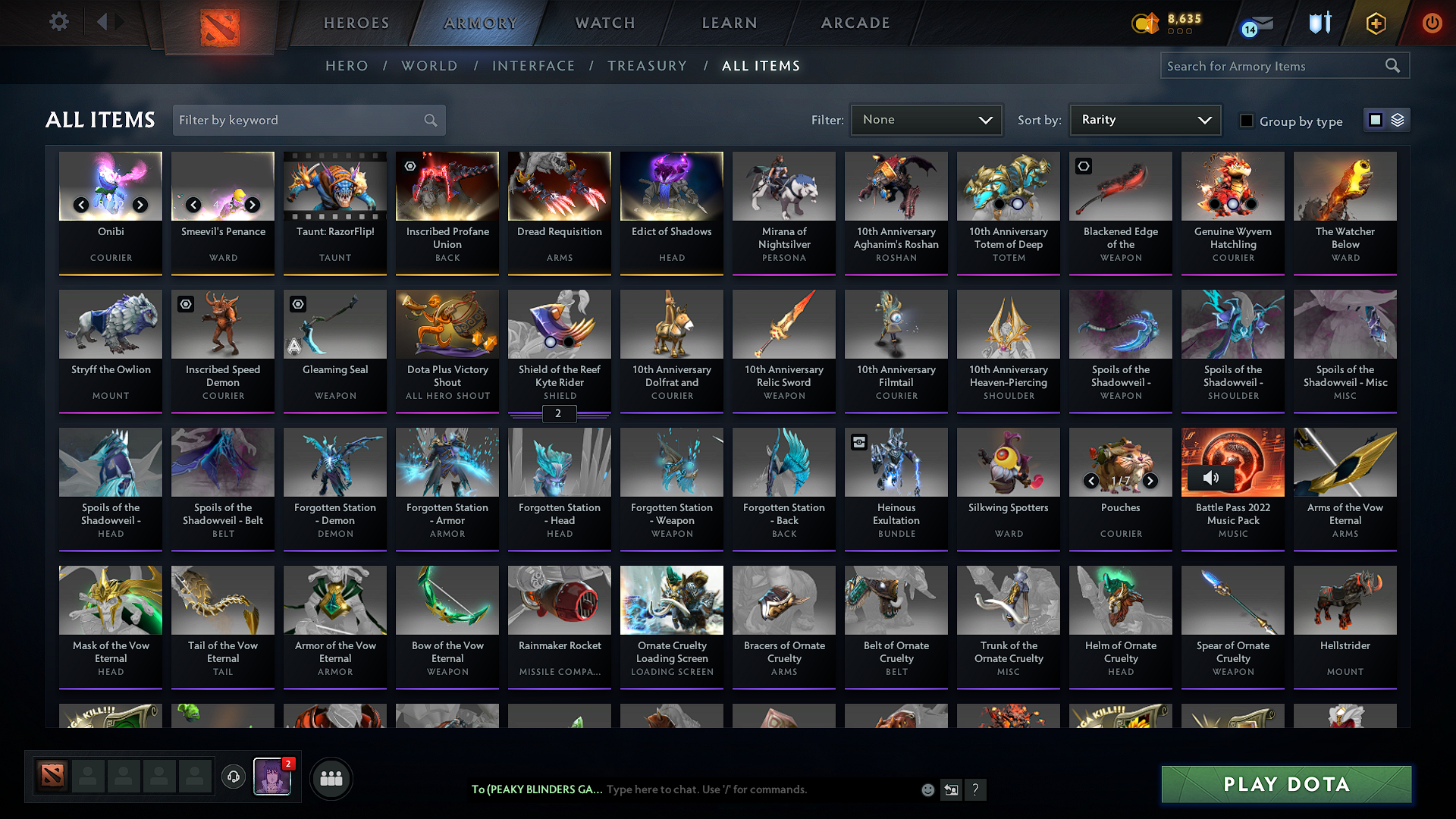This screenshot has width=1456, height=819.
Task: Open the Sort by Rarity dropdown
Action: click(1144, 120)
